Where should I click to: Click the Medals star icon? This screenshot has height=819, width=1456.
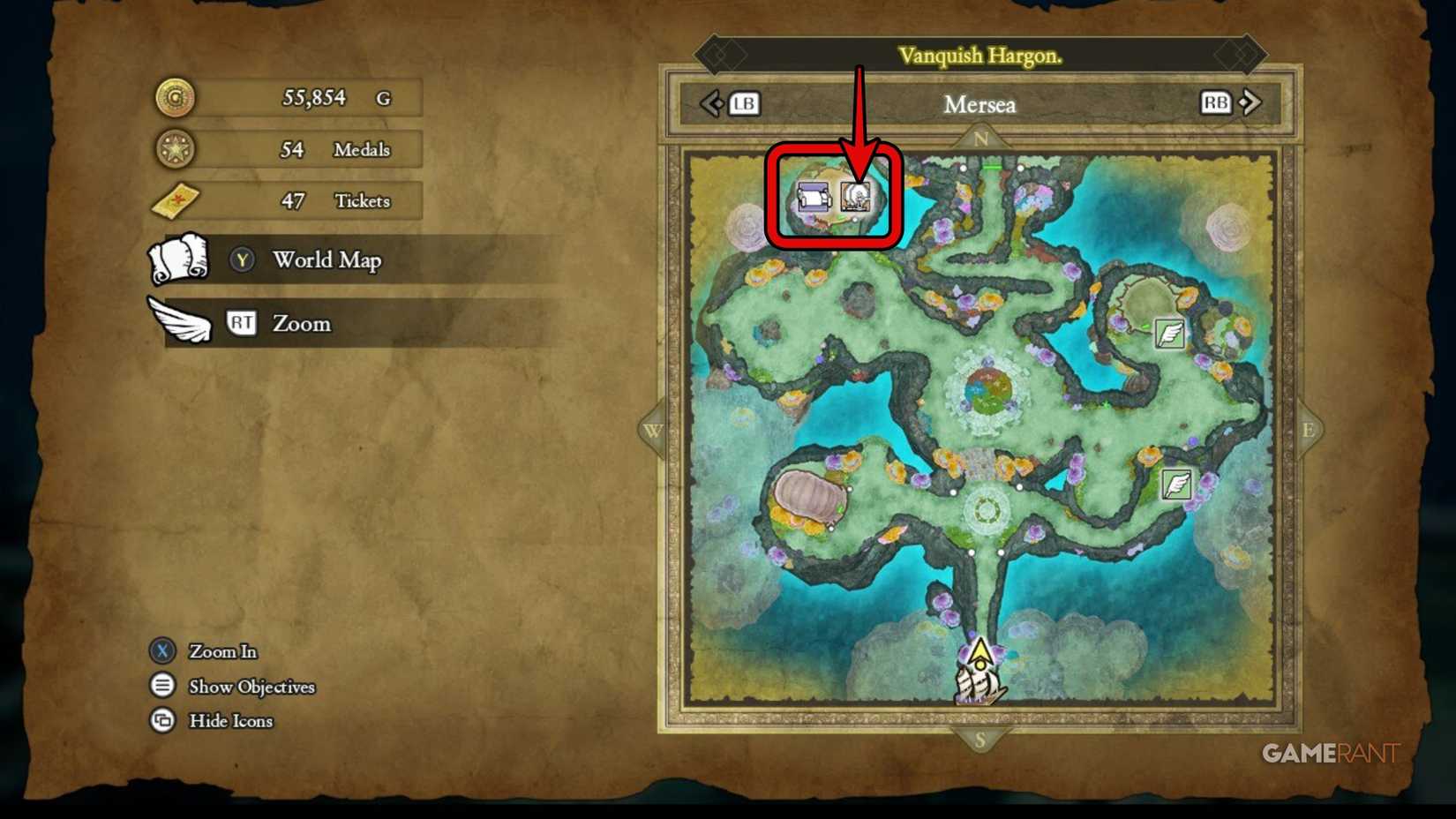(176, 149)
